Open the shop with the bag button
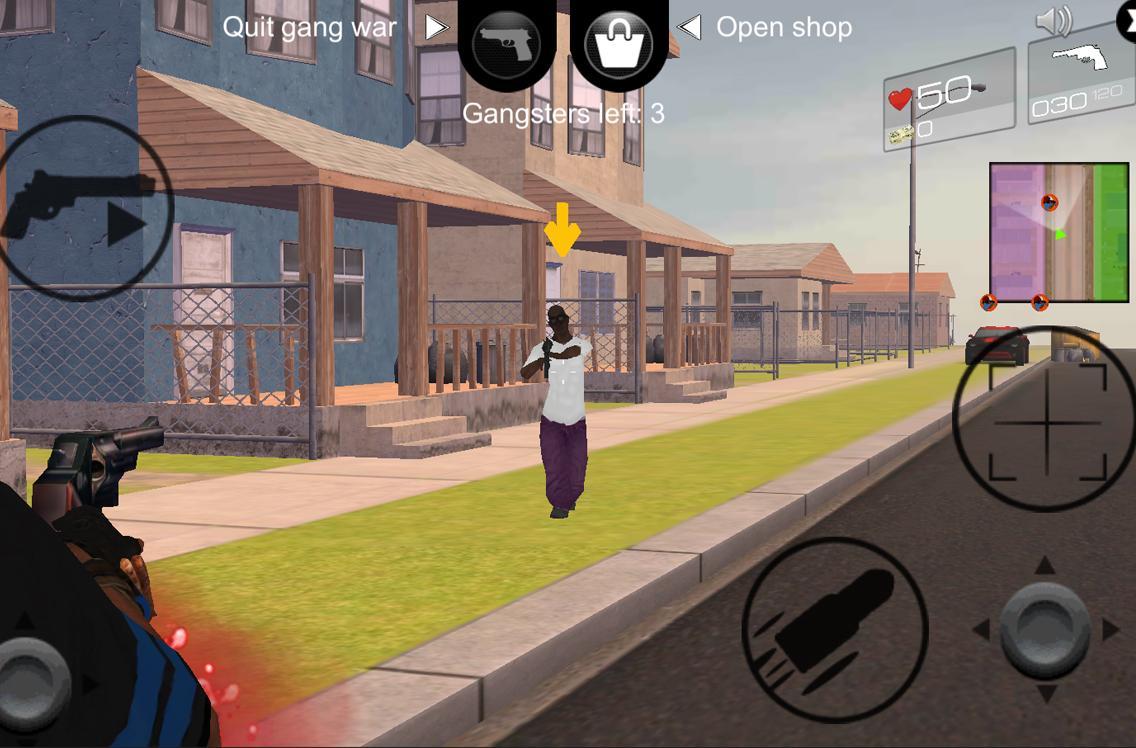 pyautogui.click(x=619, y=44)
